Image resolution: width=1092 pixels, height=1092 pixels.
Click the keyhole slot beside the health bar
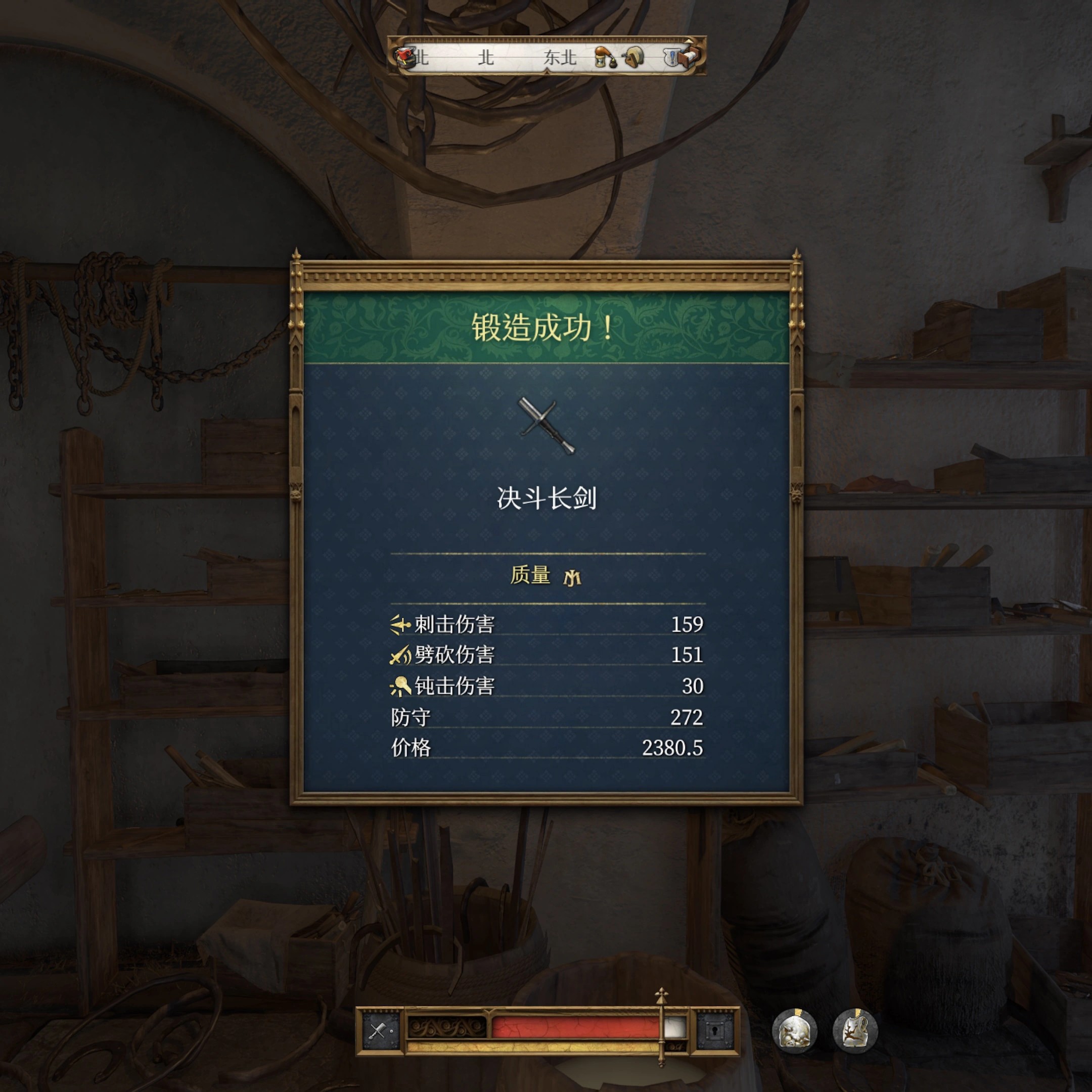[x=714, y=1031]
